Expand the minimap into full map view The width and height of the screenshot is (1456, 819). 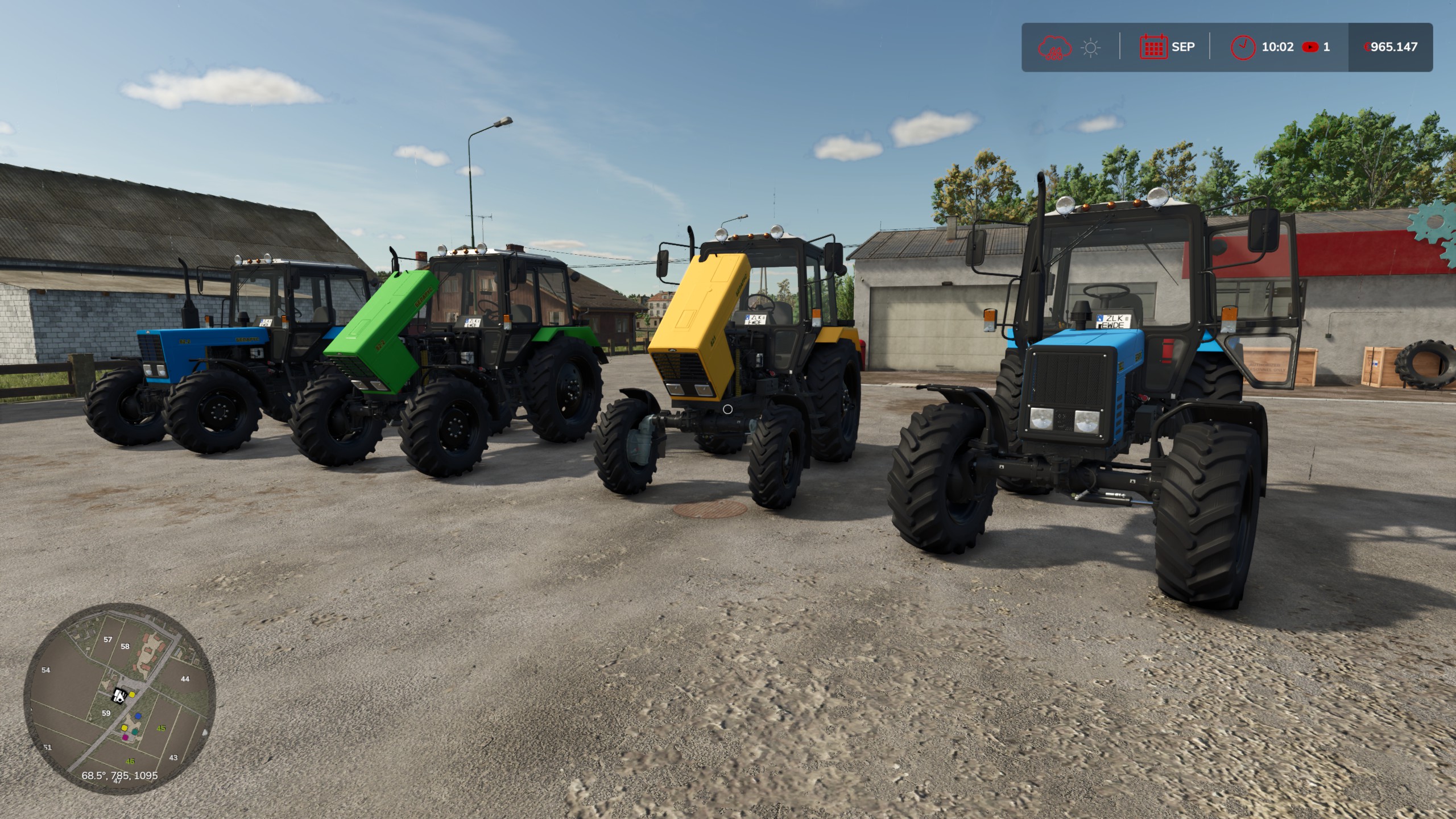point(119,705)
